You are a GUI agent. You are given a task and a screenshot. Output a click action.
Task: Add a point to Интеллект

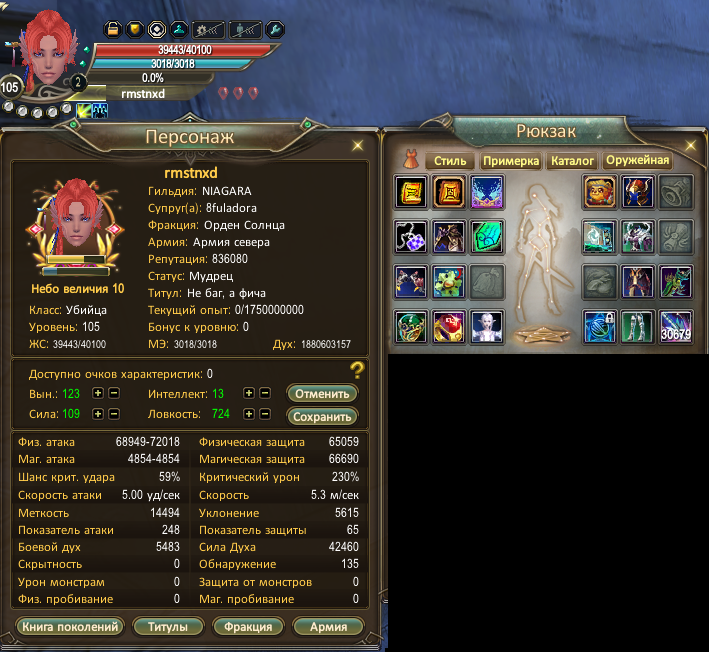point(249,394)
